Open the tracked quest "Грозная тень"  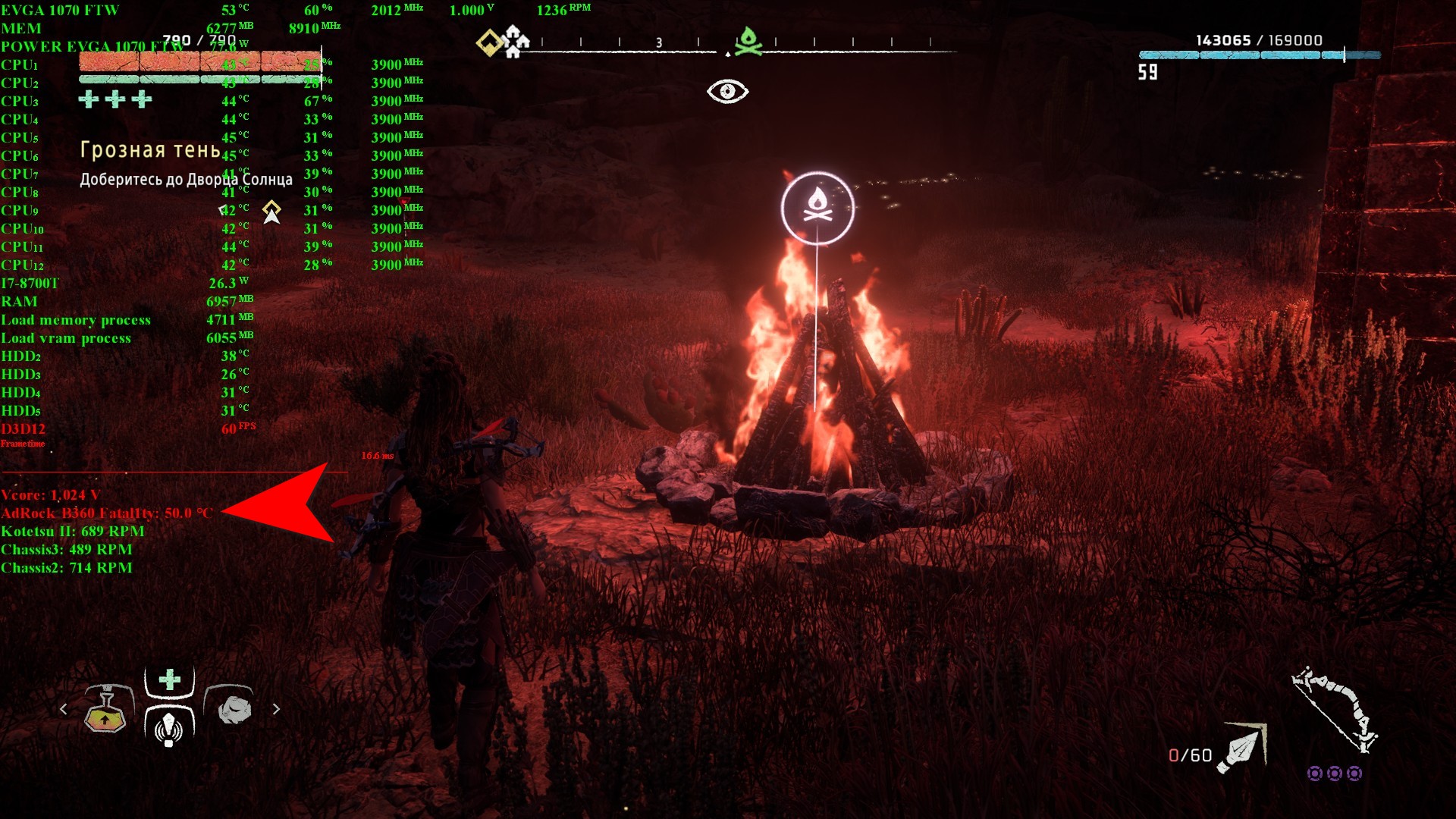tap(150, 150)
